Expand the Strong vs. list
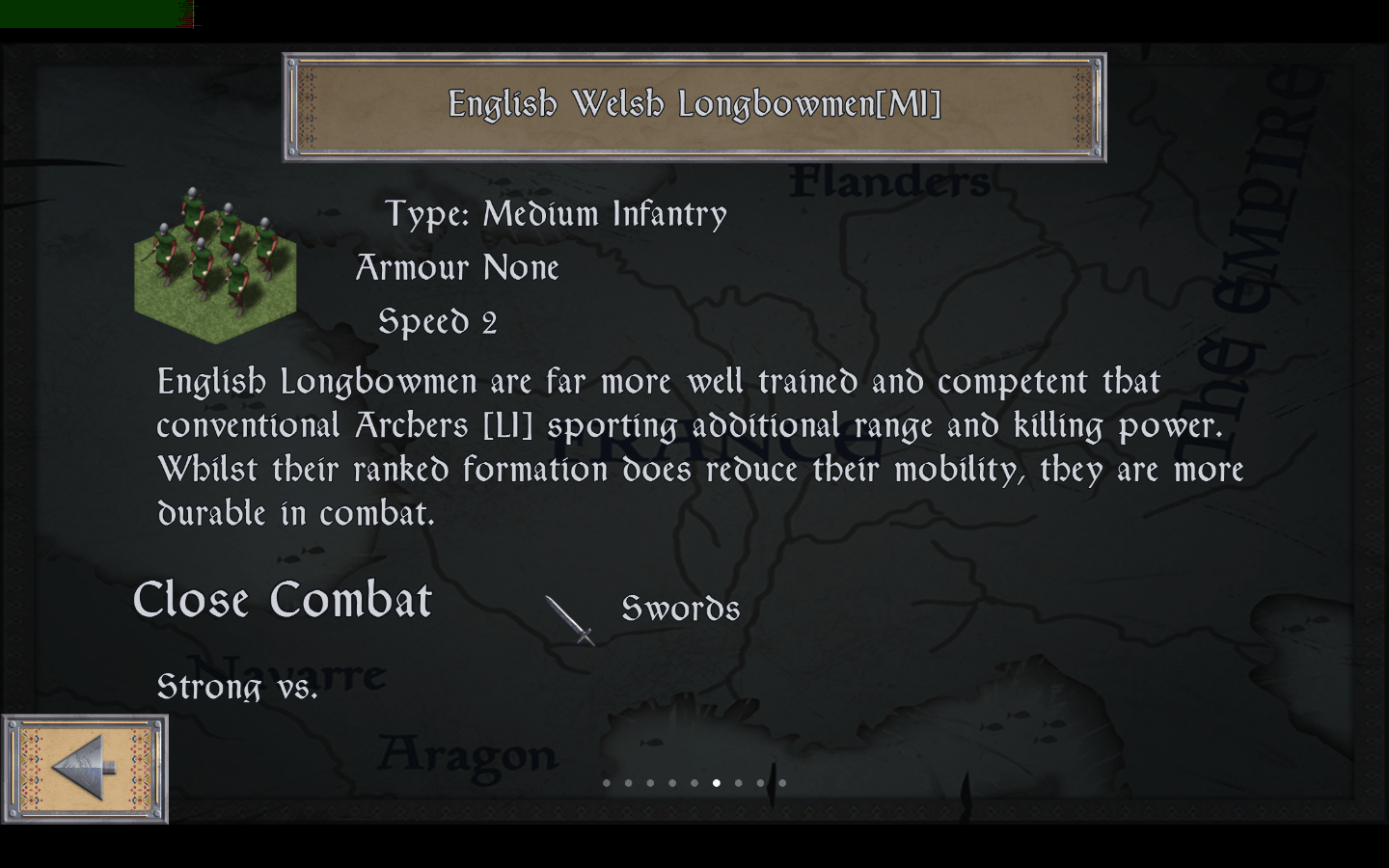1389x868 pixels. pos(235,687)
